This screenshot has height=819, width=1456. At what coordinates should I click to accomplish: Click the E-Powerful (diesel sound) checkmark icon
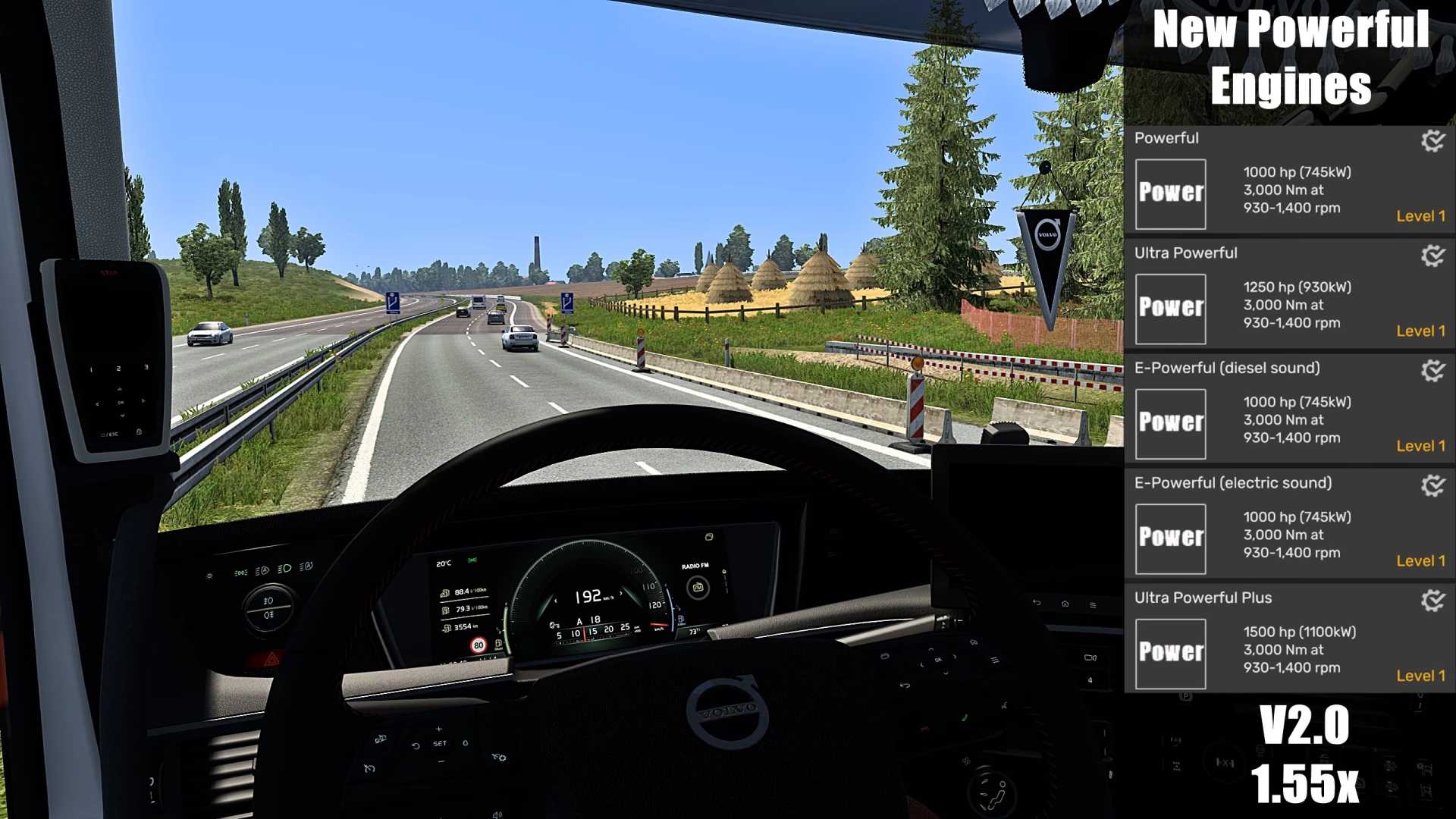click(x=1432, y=370)
